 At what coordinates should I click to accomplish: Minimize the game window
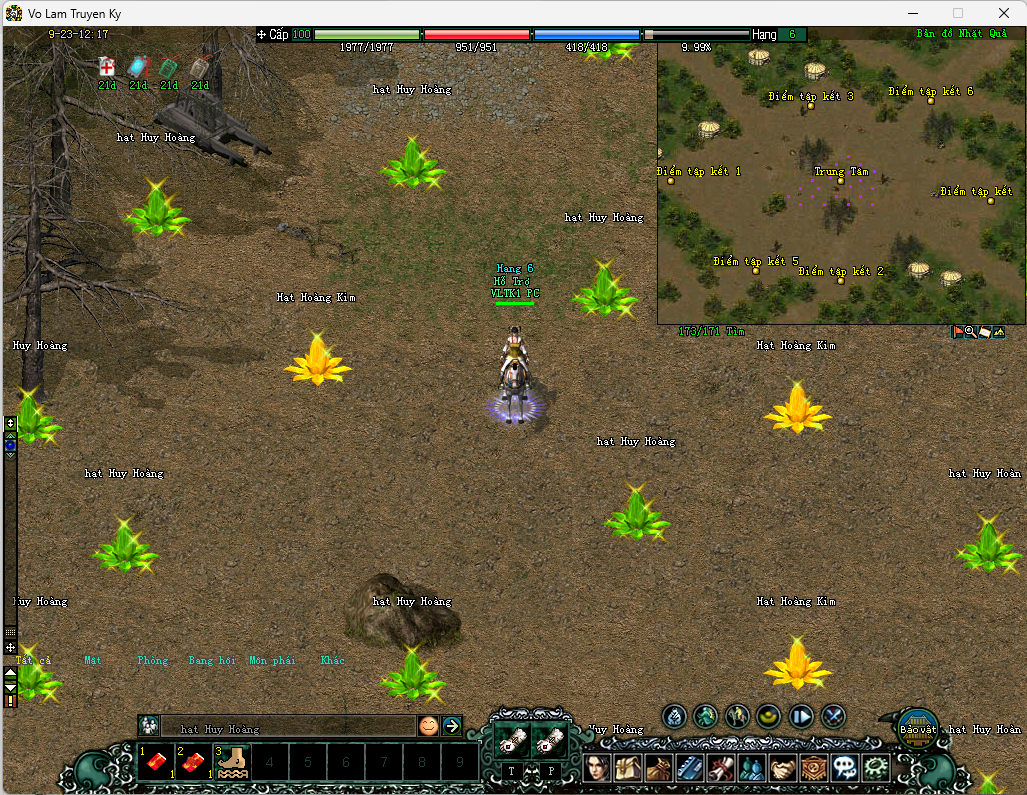click(912, 13)
